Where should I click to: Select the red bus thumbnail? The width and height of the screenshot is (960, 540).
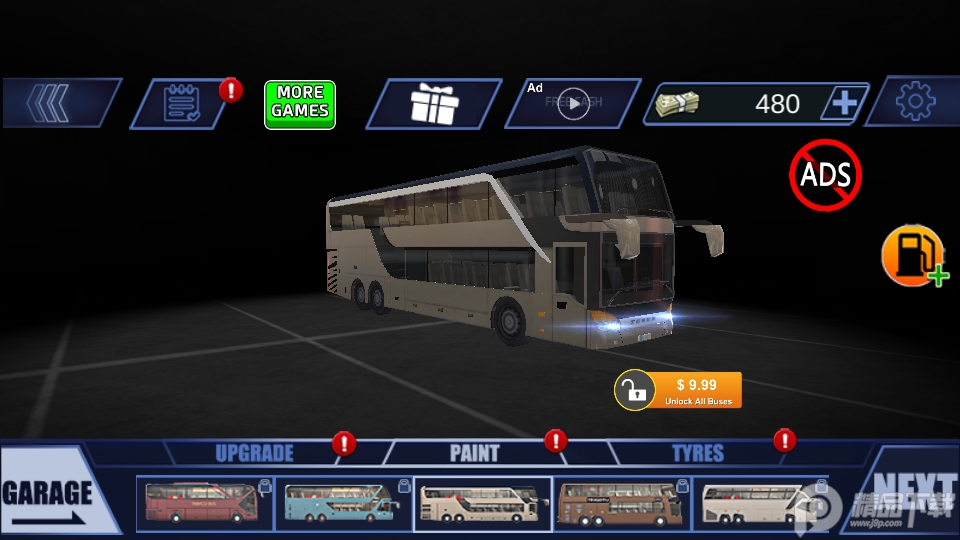click(204, 503)
